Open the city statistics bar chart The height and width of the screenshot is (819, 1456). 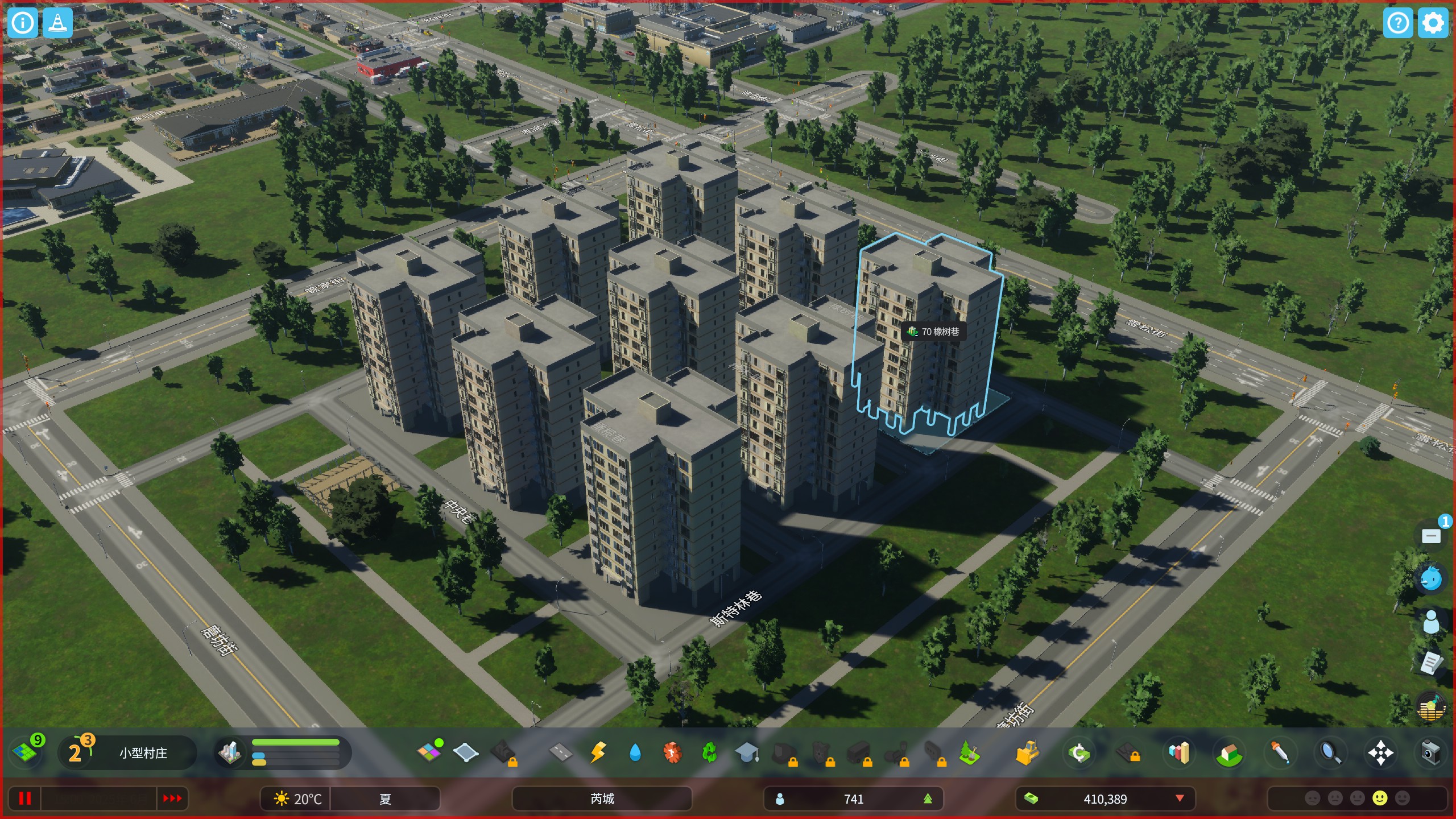(x=1179, y=753)
